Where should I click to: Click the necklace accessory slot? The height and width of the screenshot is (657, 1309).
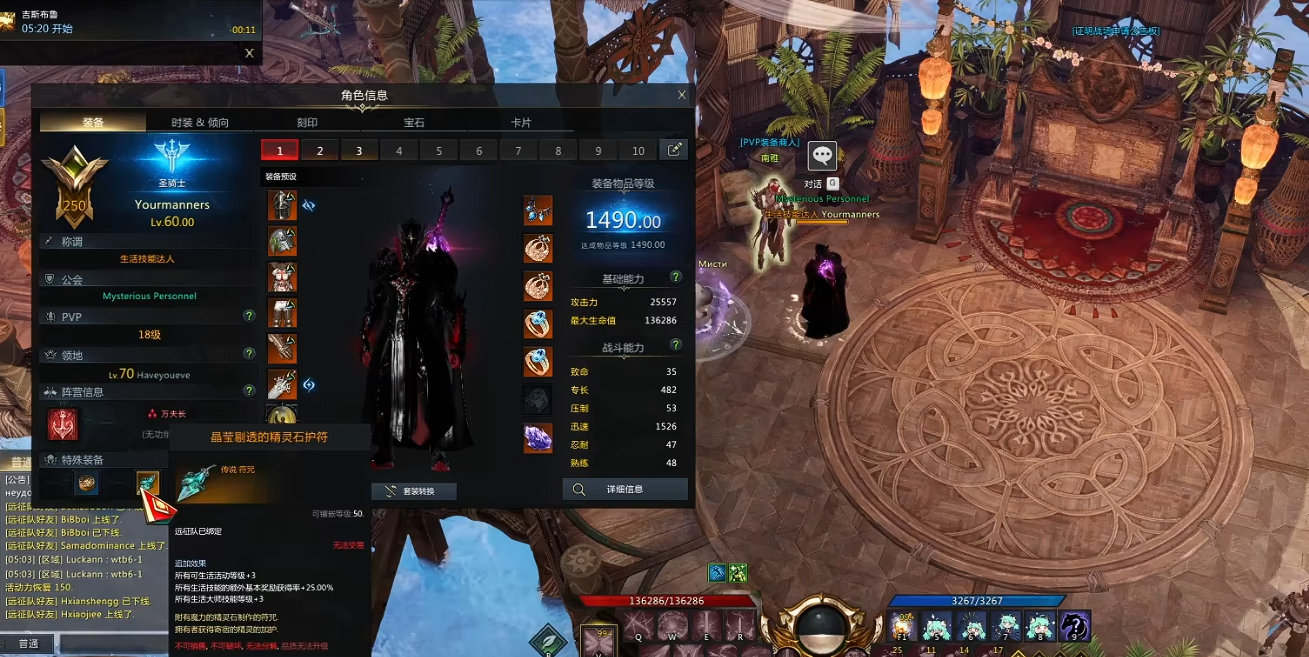(x=538, y=210)
